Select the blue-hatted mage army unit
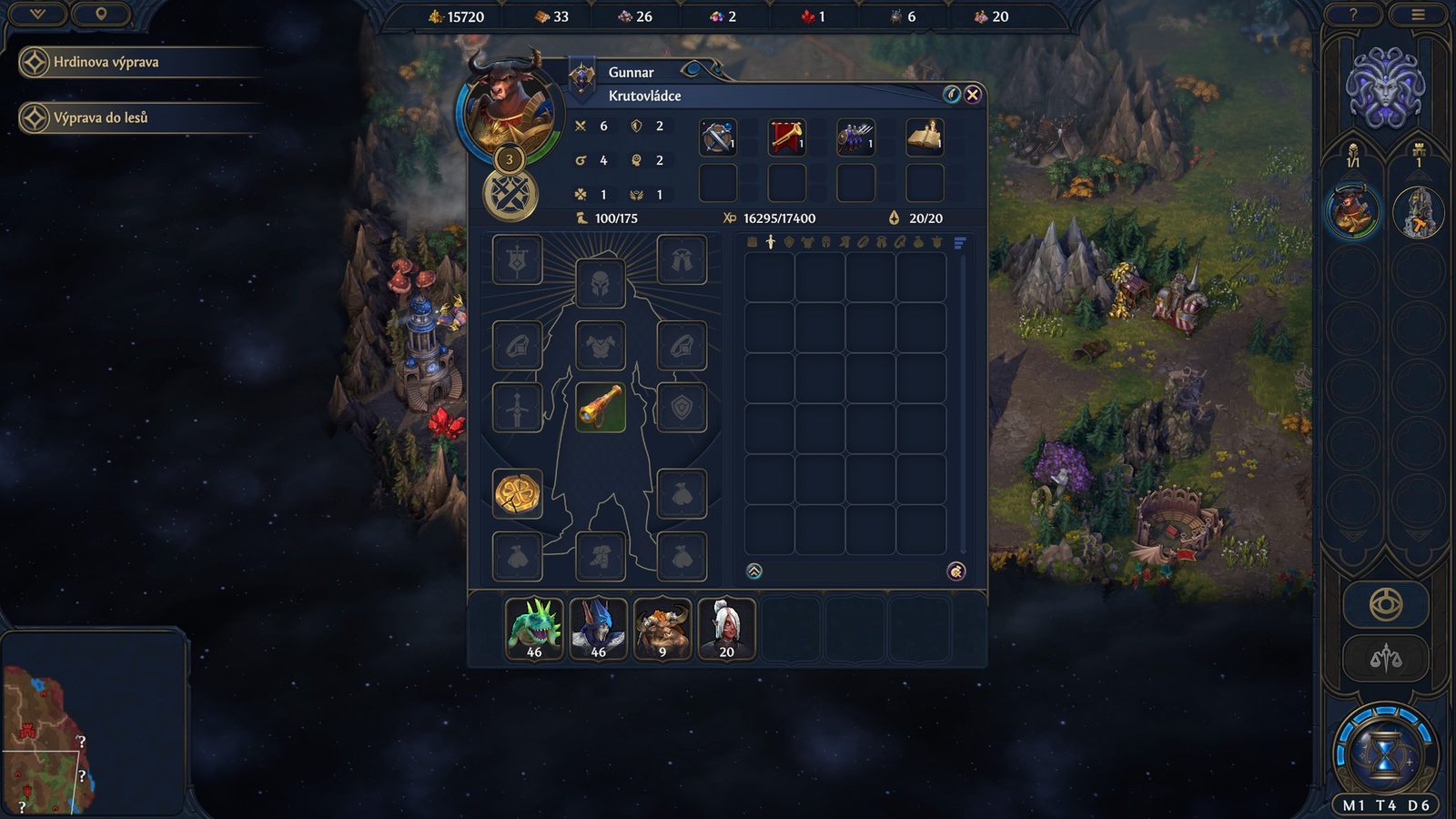The image size is (1456, 819). [598, 628]
